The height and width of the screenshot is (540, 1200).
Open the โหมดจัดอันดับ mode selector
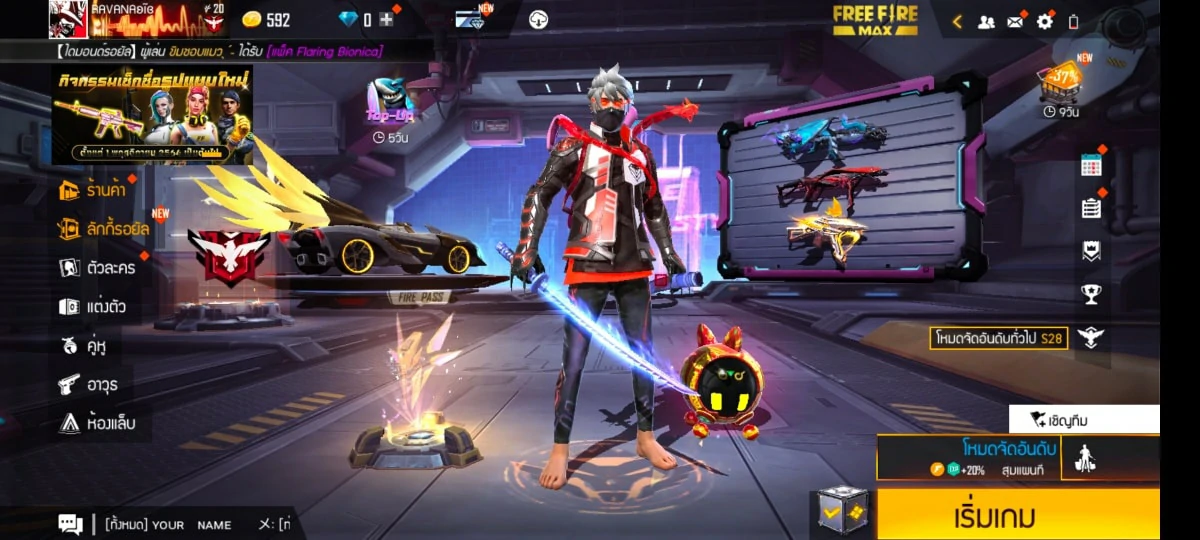(968, 457)
